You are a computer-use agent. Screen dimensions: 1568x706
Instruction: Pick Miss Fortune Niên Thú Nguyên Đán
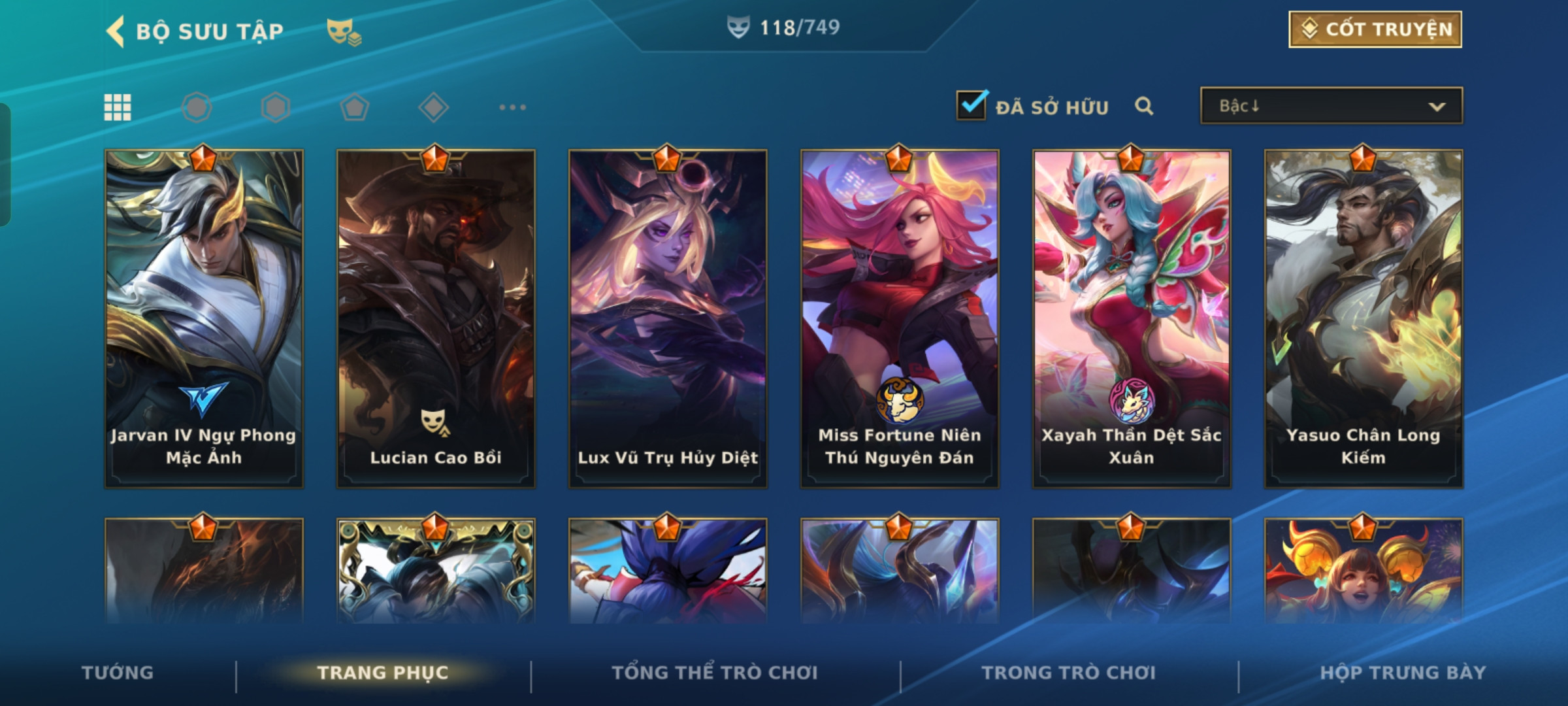coord(900,318)
